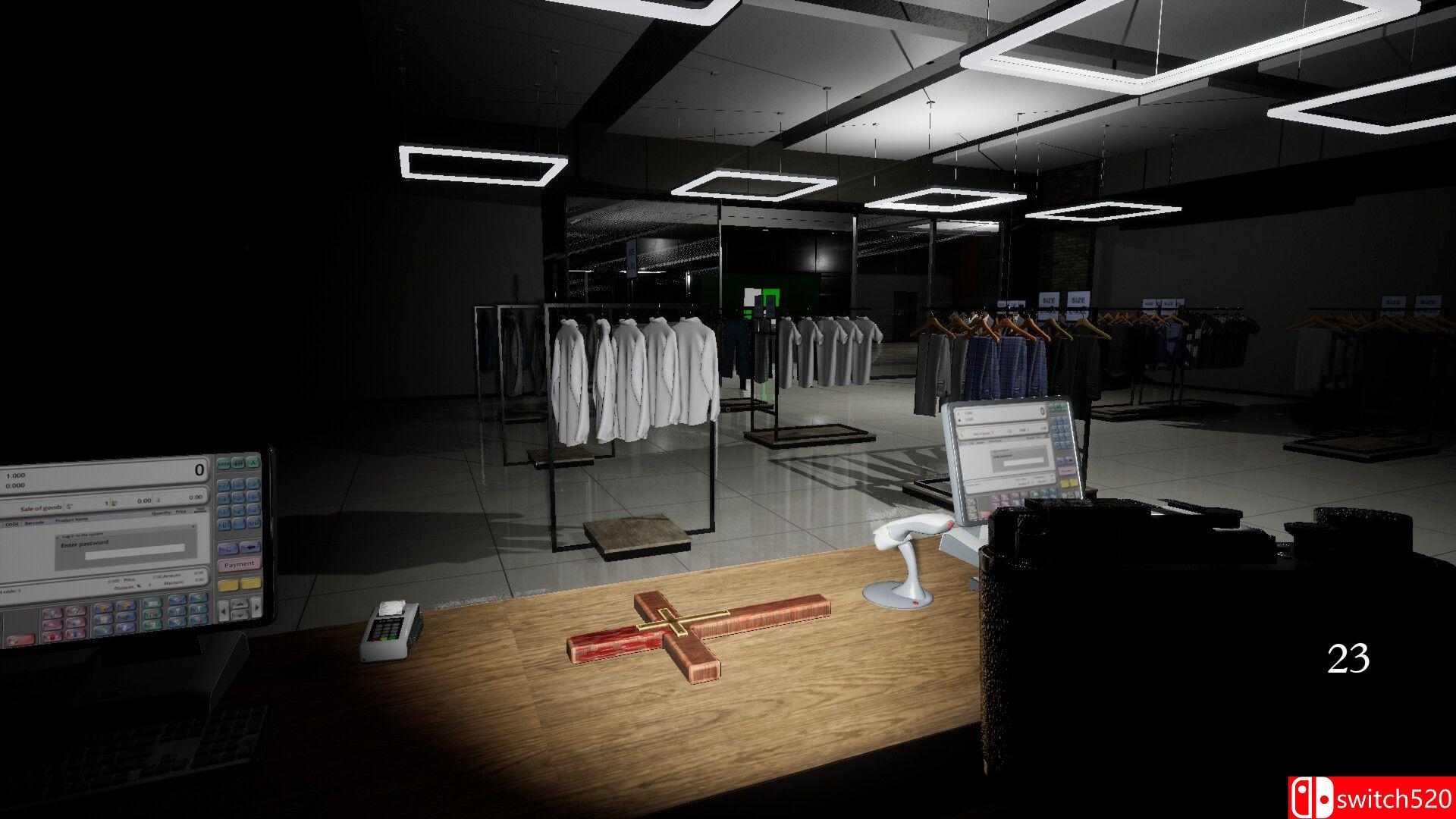Image resolution: width=1456 pixels, height=819 pixels.
Task: Select the radio next to the 0.000 quantity line
Action: click(x=6, y=485)
